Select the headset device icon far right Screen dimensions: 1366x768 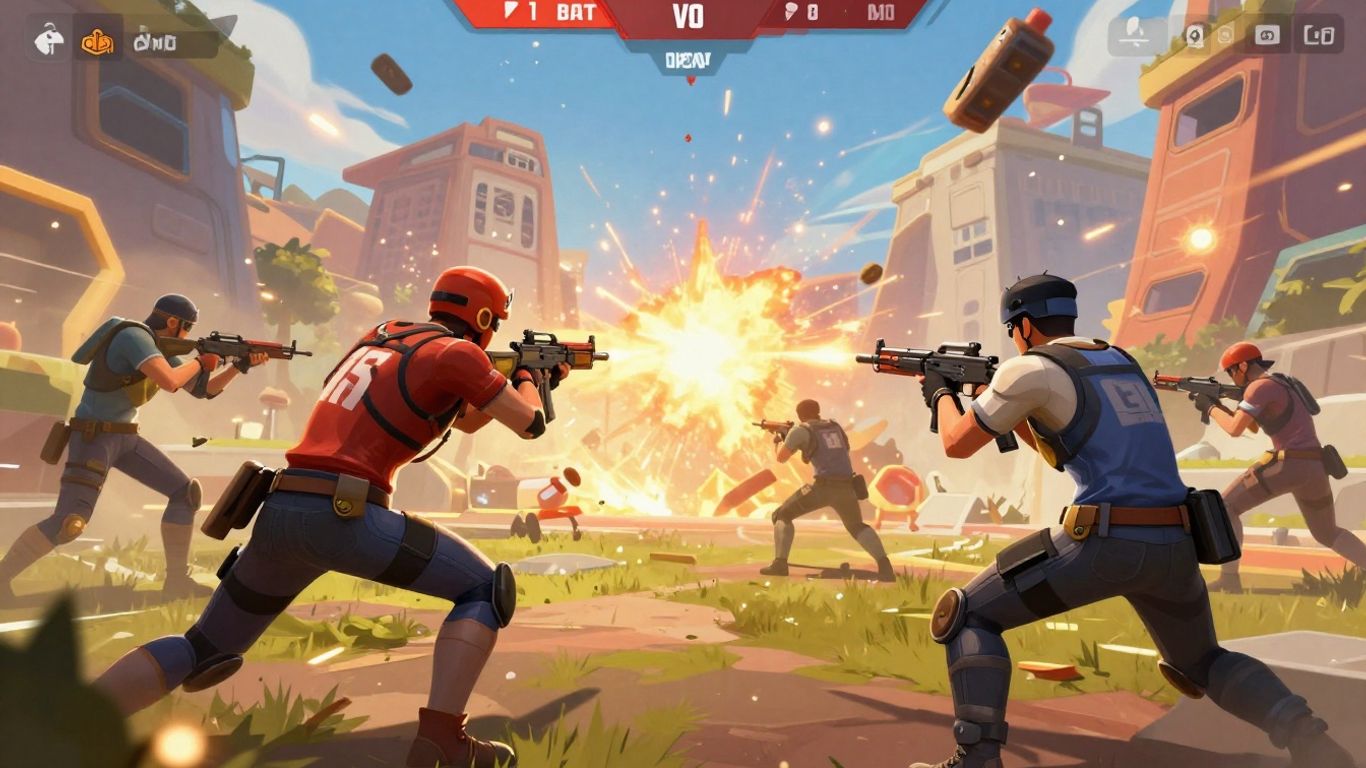1320,33
